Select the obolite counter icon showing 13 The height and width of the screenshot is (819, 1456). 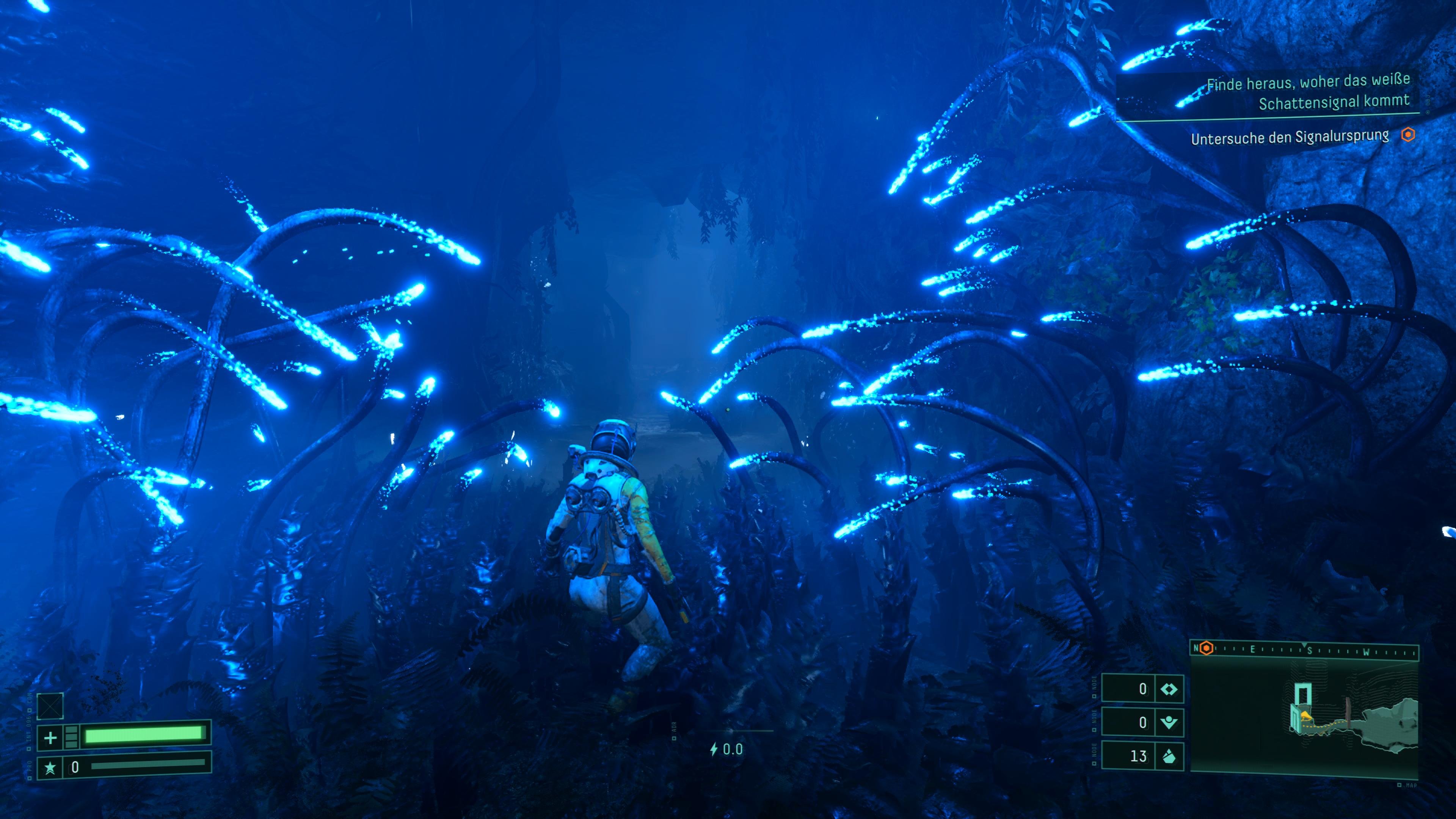tap(1170, 758)
